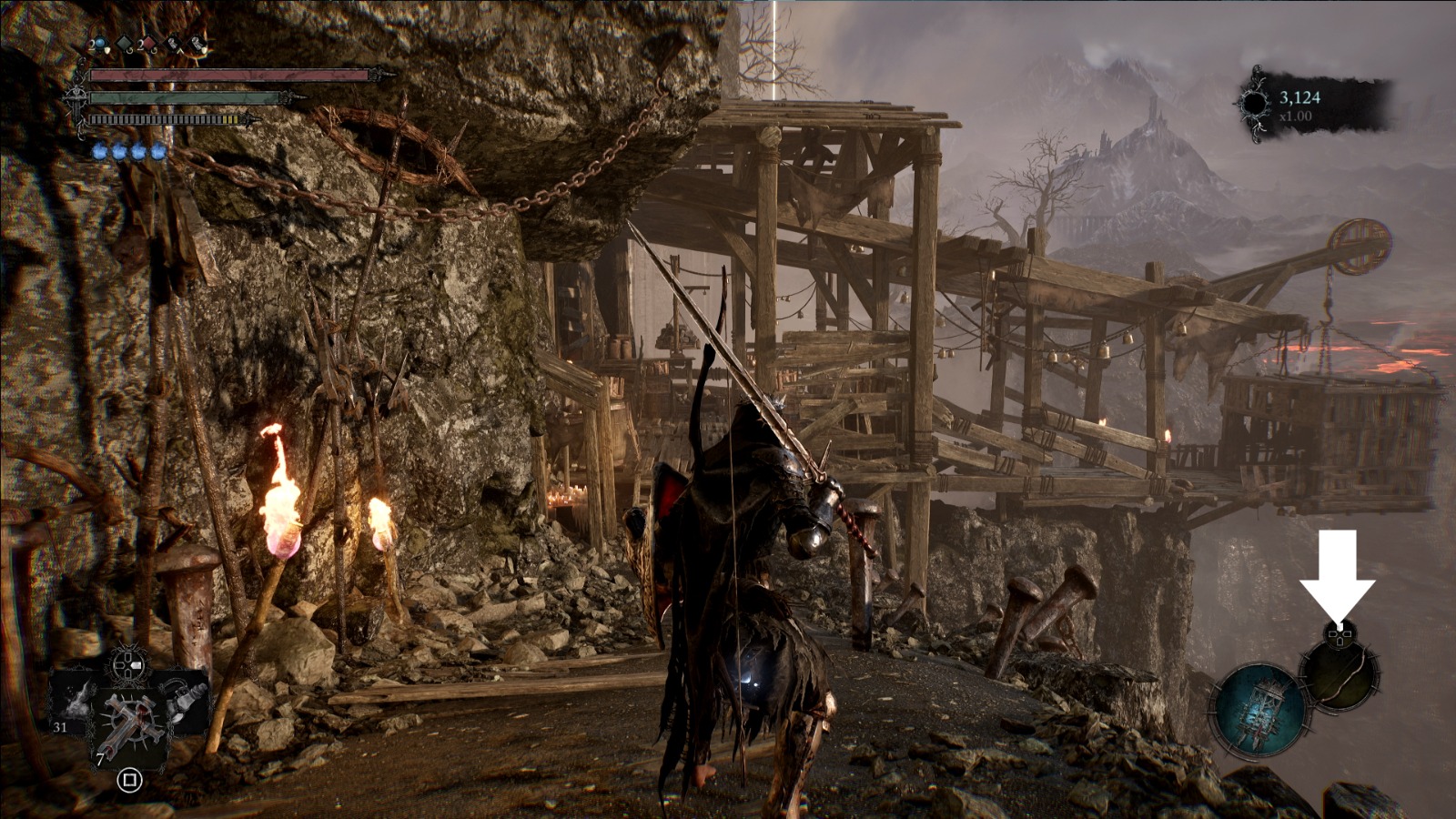Image resolution: width=1456 pixels, height=819 pixels.
Task: Open the Umbral Lamp circle icon
Action: tap(1262, 708)
